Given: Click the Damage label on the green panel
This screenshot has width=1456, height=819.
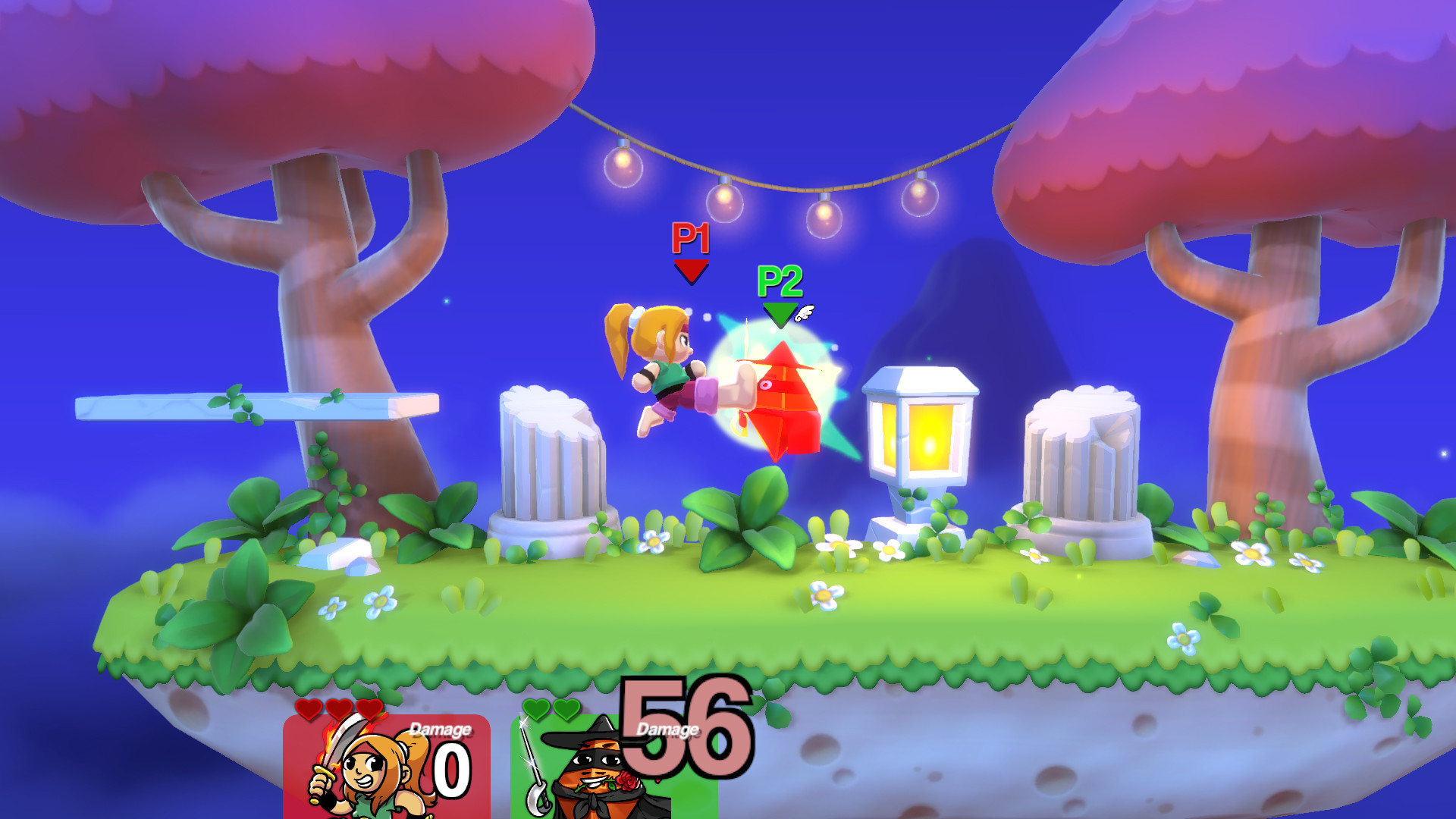Looking at the screenshot, I should tap(666, 730).
